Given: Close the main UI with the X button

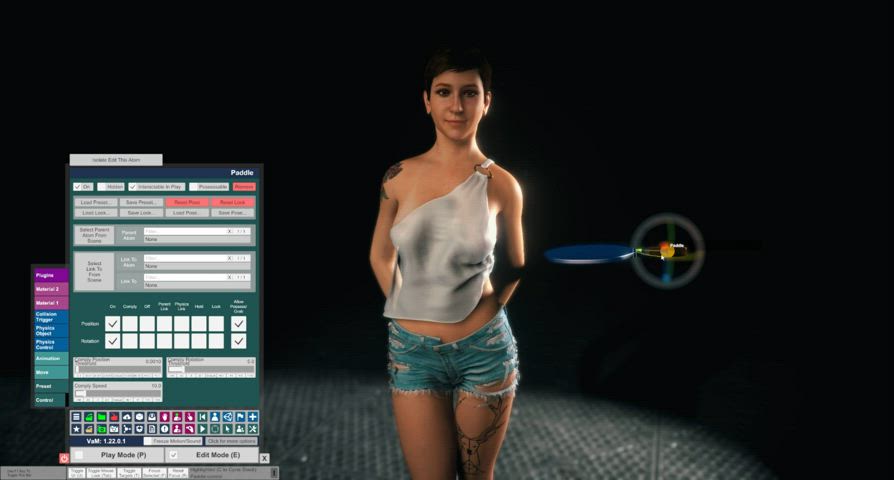Looking at the screenshot, I should (264, 458).
